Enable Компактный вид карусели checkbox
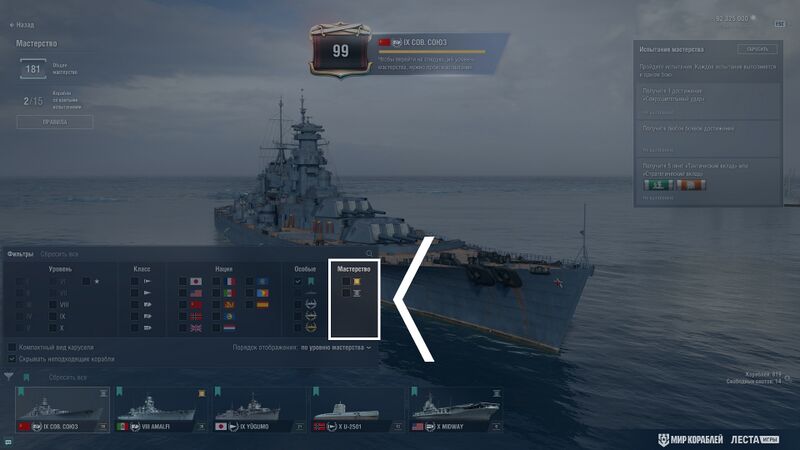Viewport: 800px width, 450px height. pos(12,347)
